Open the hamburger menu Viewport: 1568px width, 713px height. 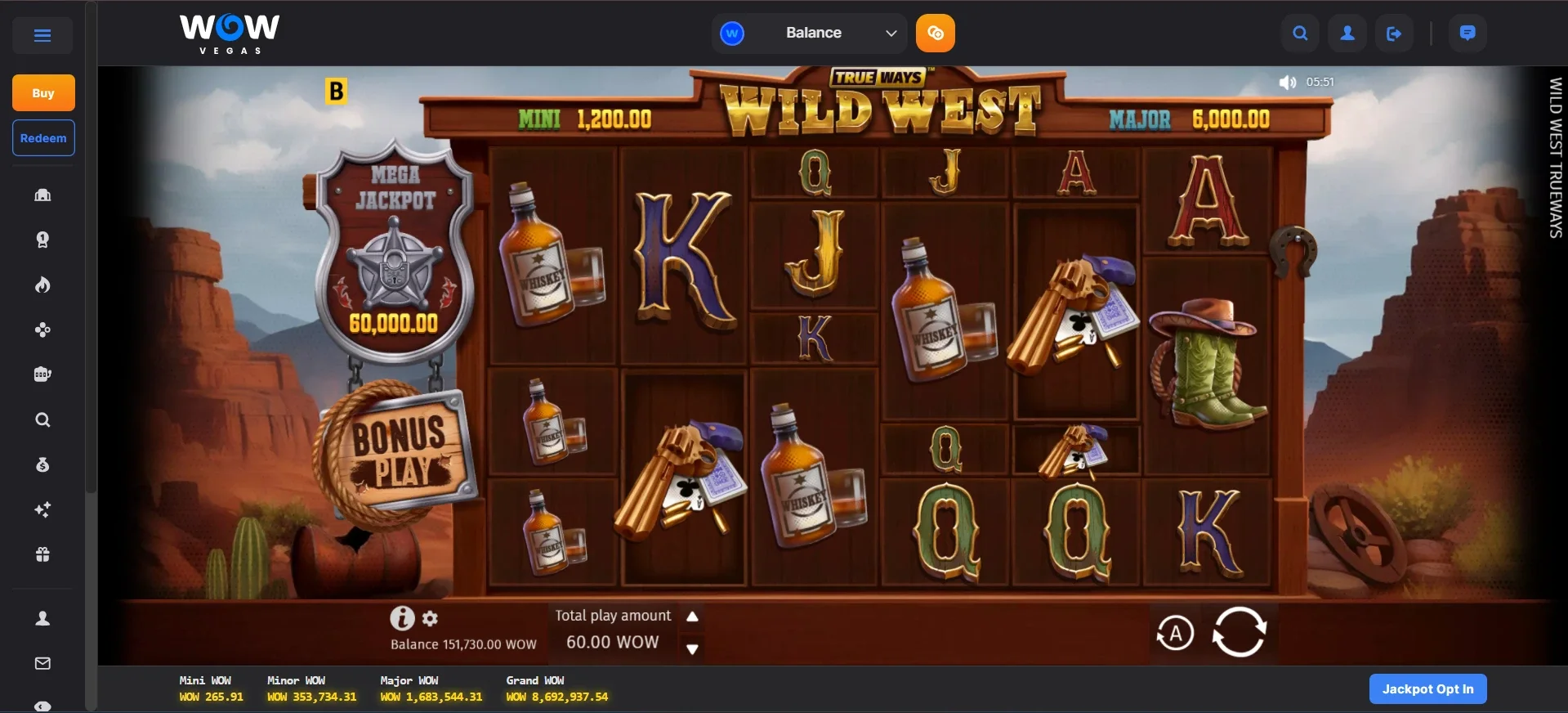pos(42,35)
